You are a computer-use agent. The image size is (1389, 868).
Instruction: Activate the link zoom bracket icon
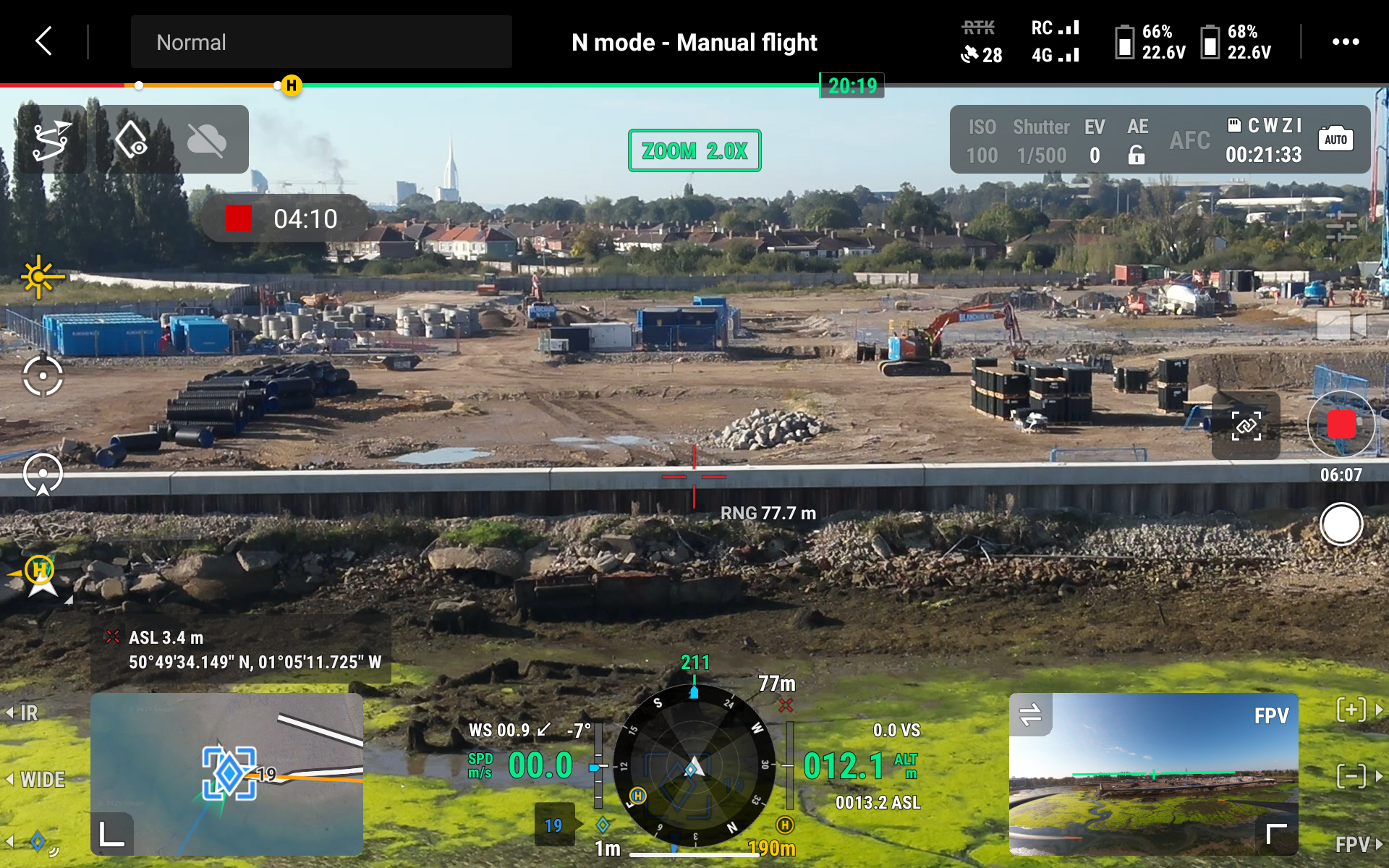(1246, 426)
